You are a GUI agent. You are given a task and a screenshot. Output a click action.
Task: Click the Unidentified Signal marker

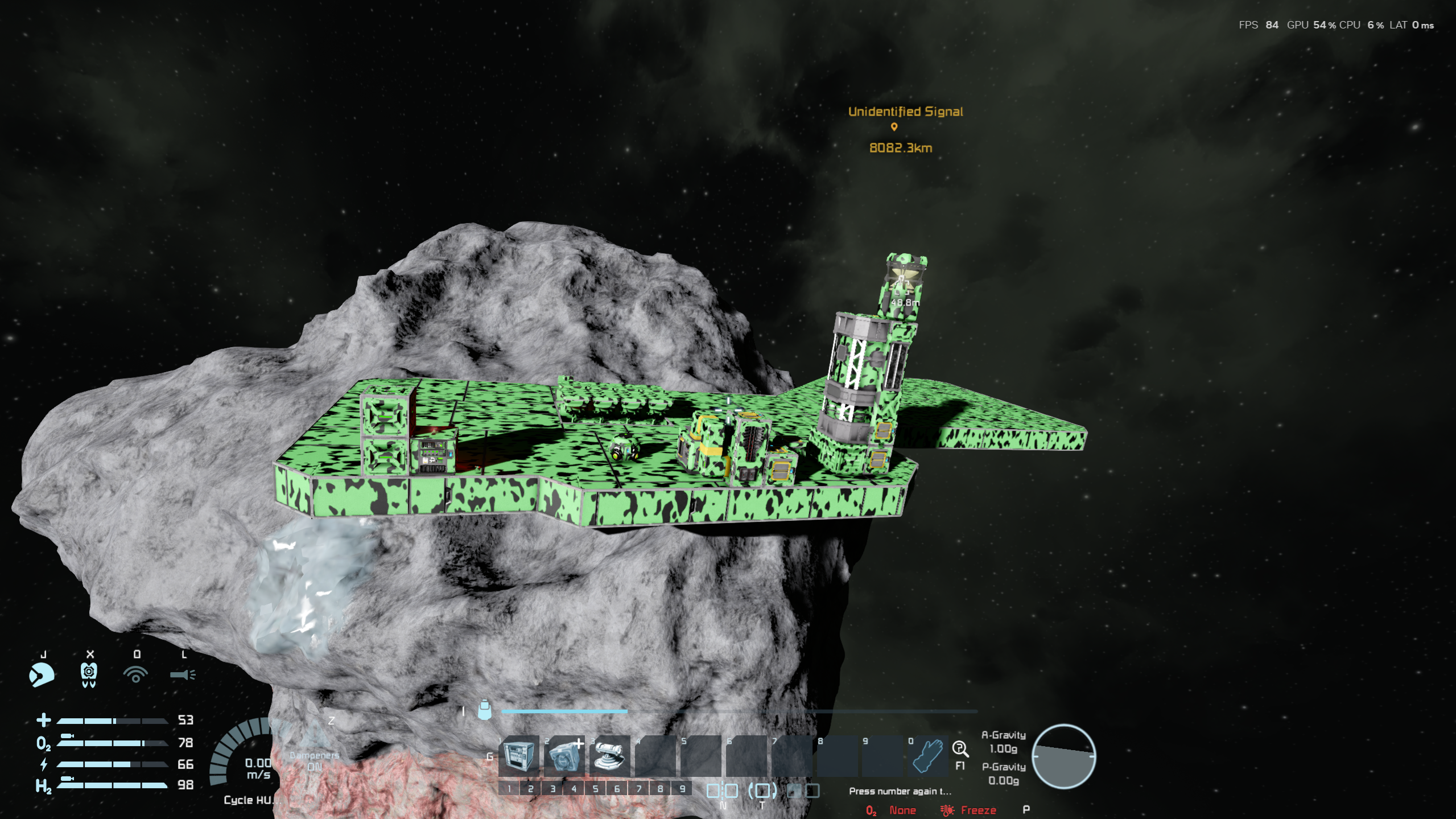tap(894, 127)
